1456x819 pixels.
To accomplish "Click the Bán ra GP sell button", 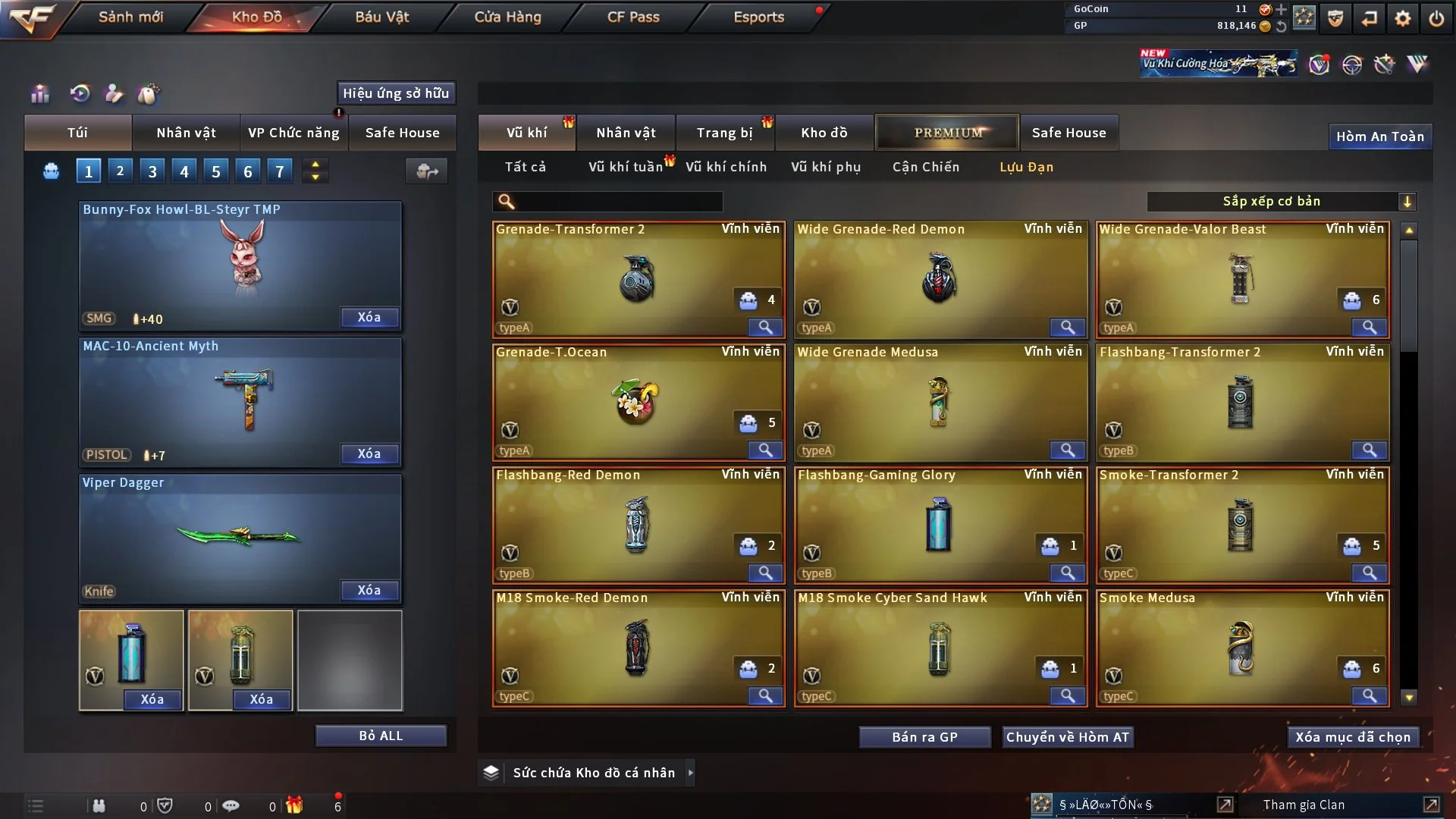I will pyautogui.click(x=924, y=737).
